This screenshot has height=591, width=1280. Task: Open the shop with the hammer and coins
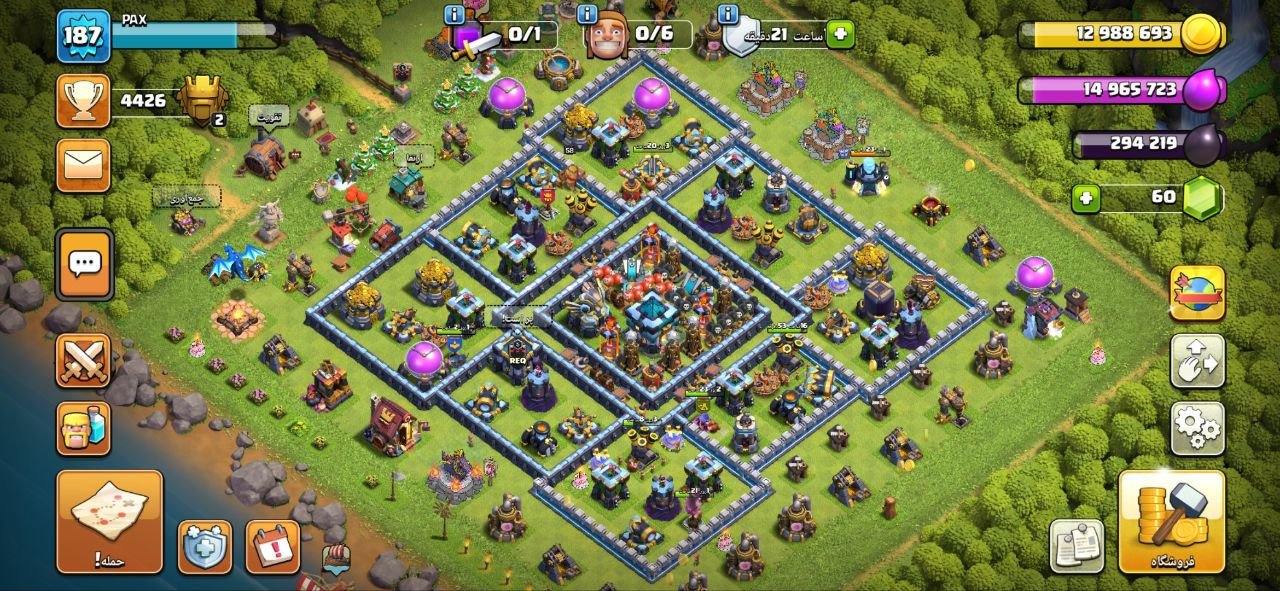point(1171,521)
